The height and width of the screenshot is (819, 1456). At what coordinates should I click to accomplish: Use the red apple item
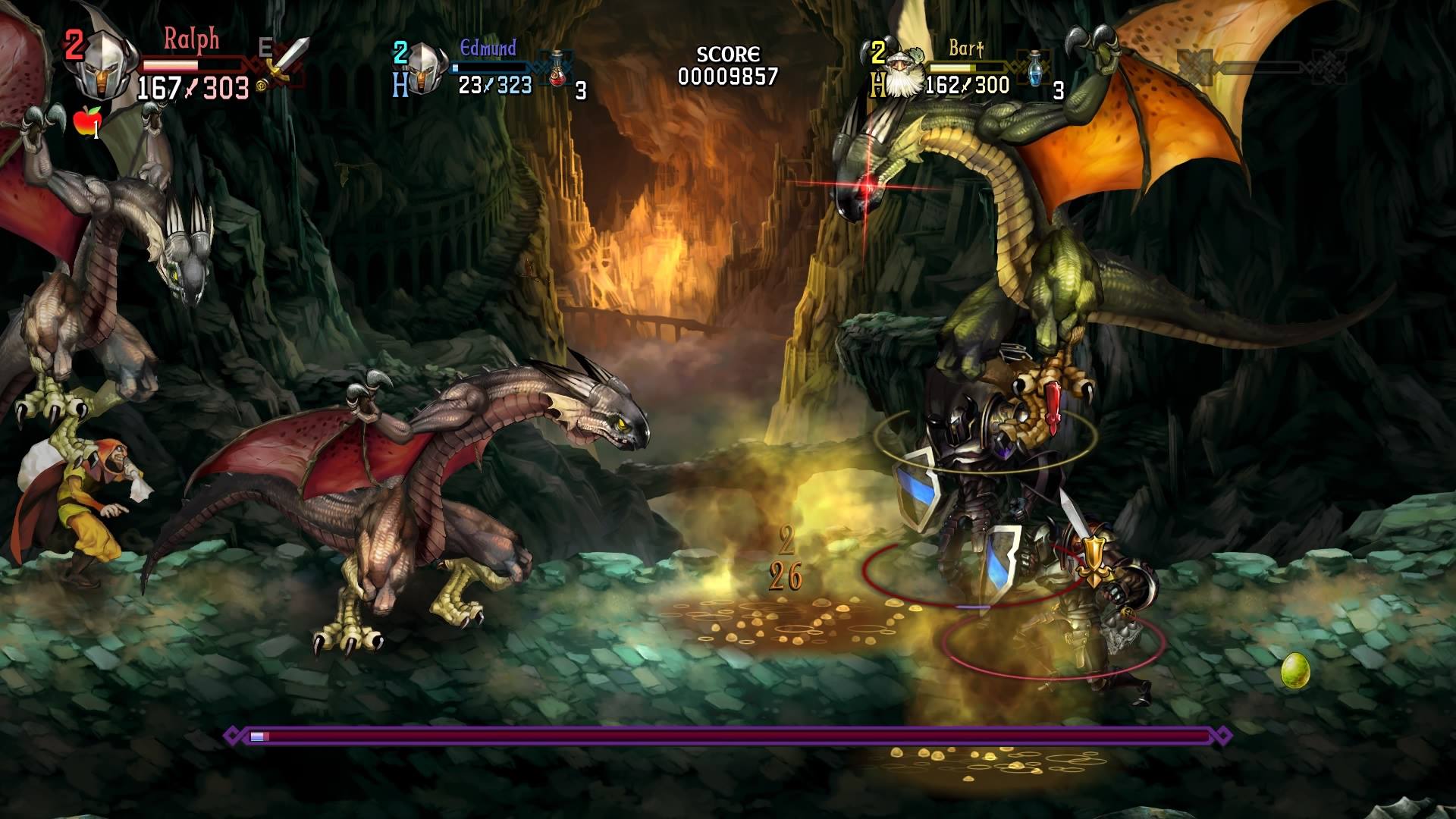[87, 120]
